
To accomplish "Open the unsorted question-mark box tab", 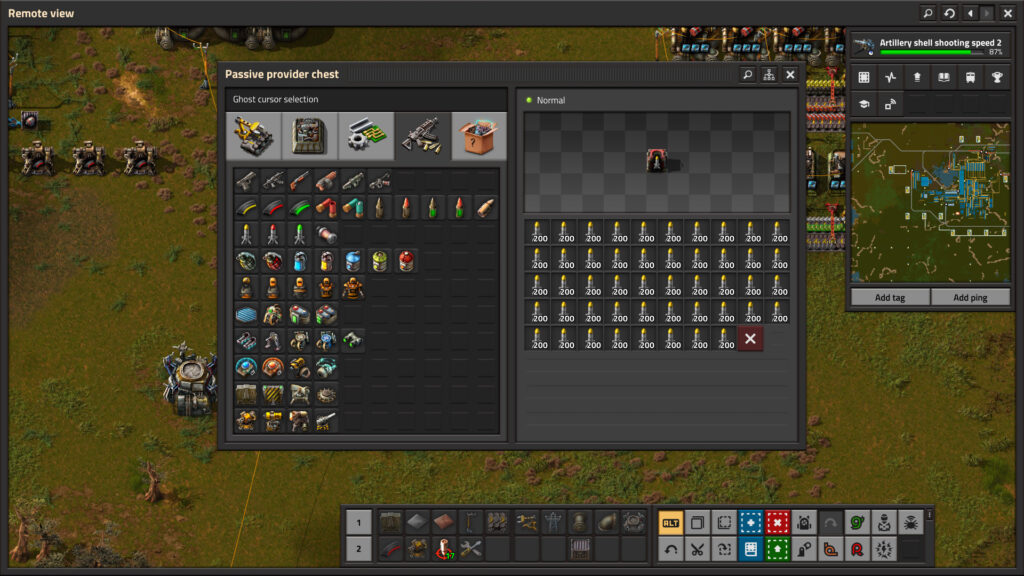I will (479, 135).
